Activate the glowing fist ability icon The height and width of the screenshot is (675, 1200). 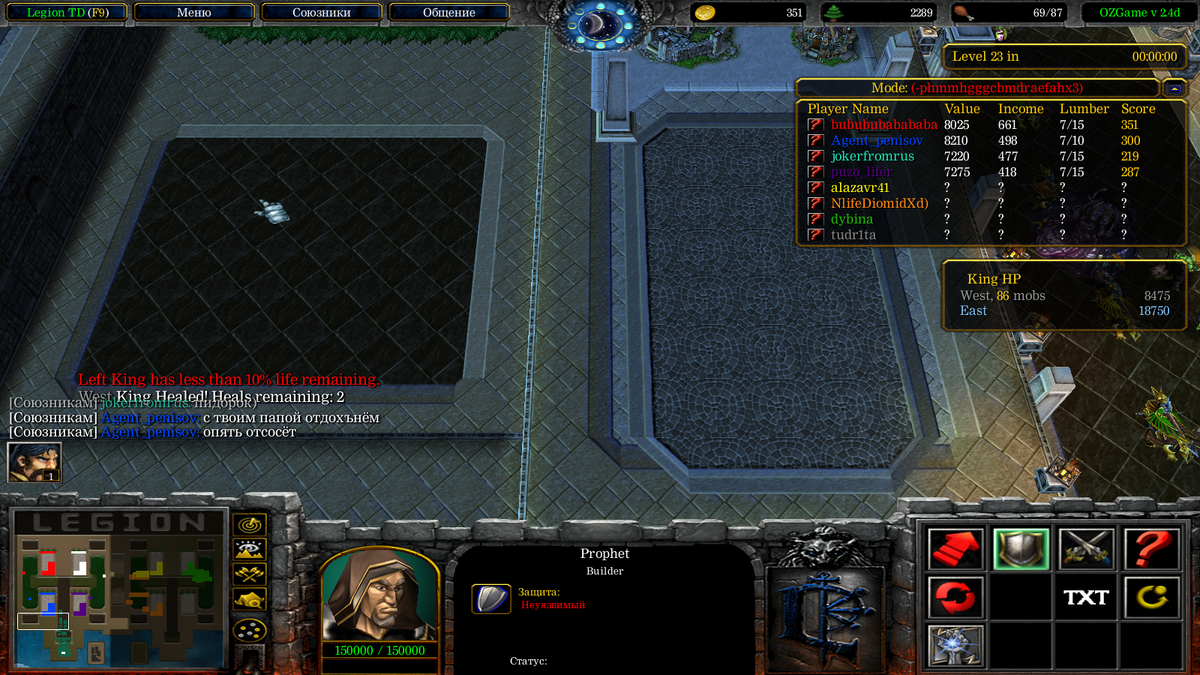click(955, 645)
